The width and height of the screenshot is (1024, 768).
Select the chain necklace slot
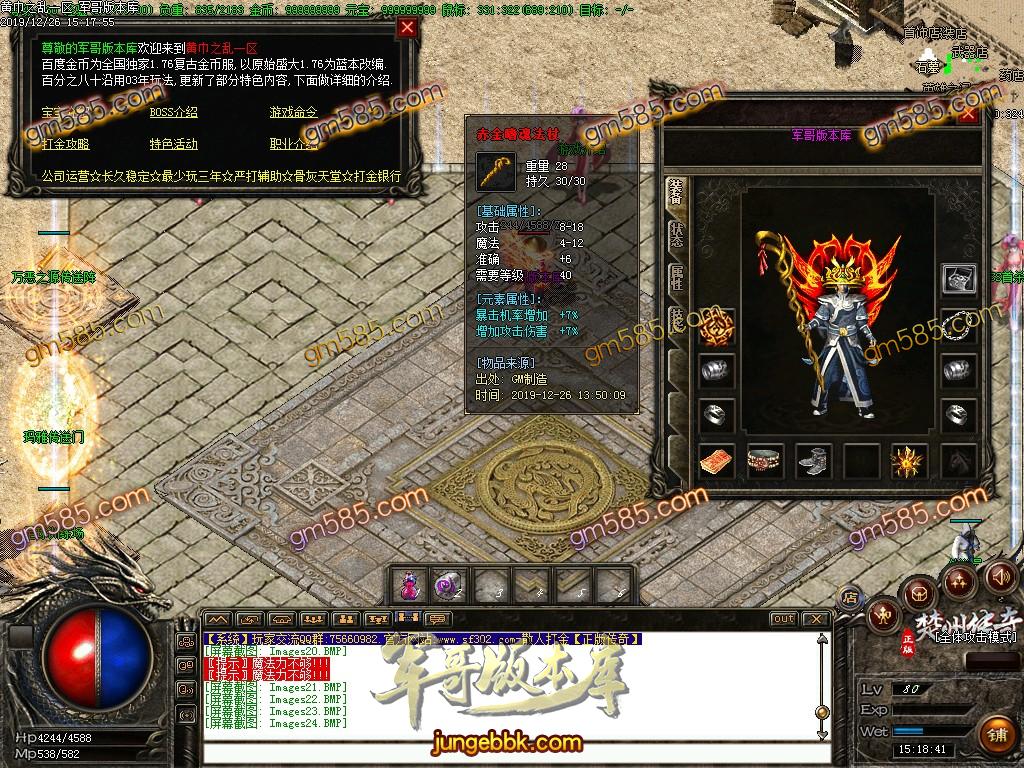pos(958,323)
